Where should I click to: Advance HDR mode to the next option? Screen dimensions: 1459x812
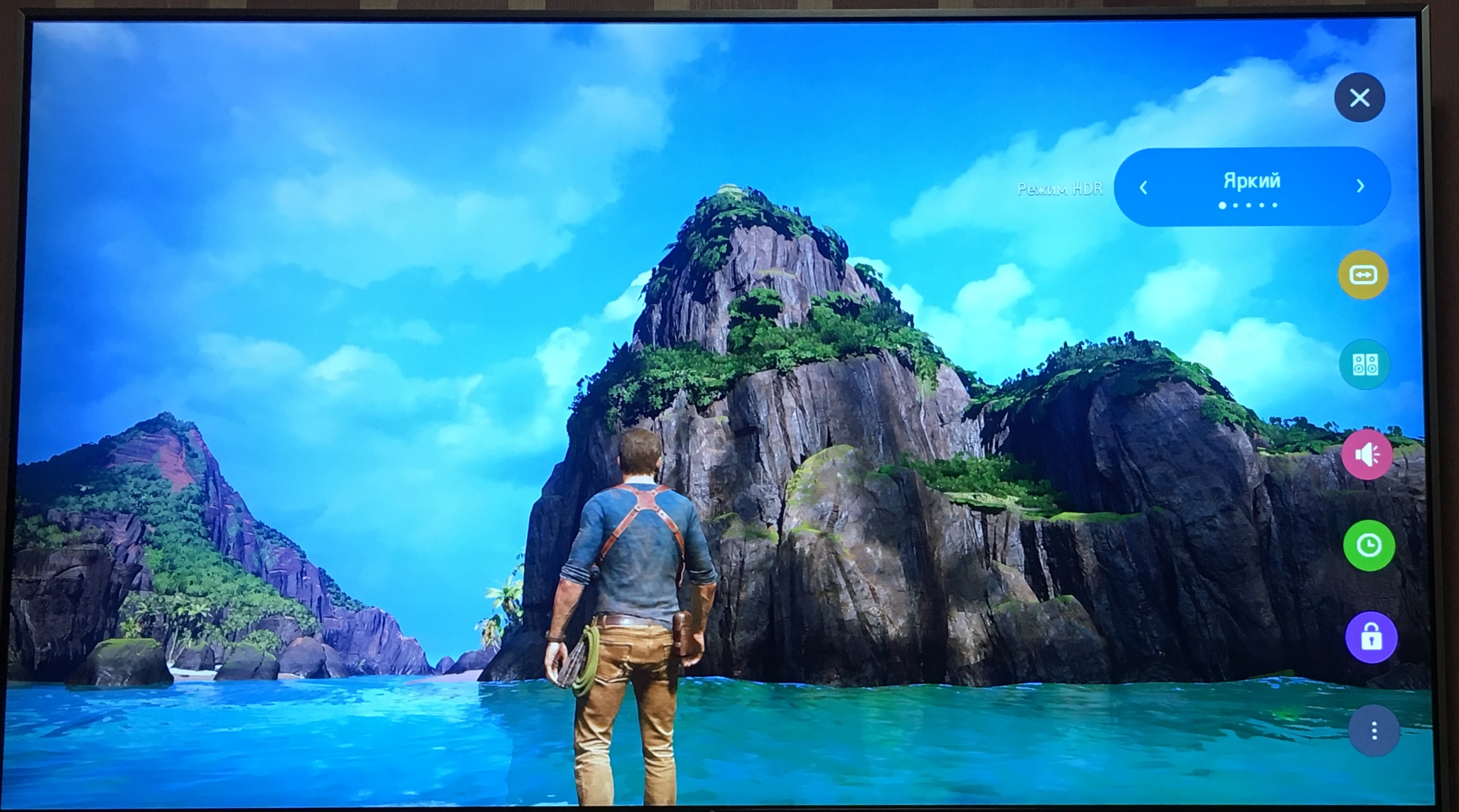(x=1360, y=186)
